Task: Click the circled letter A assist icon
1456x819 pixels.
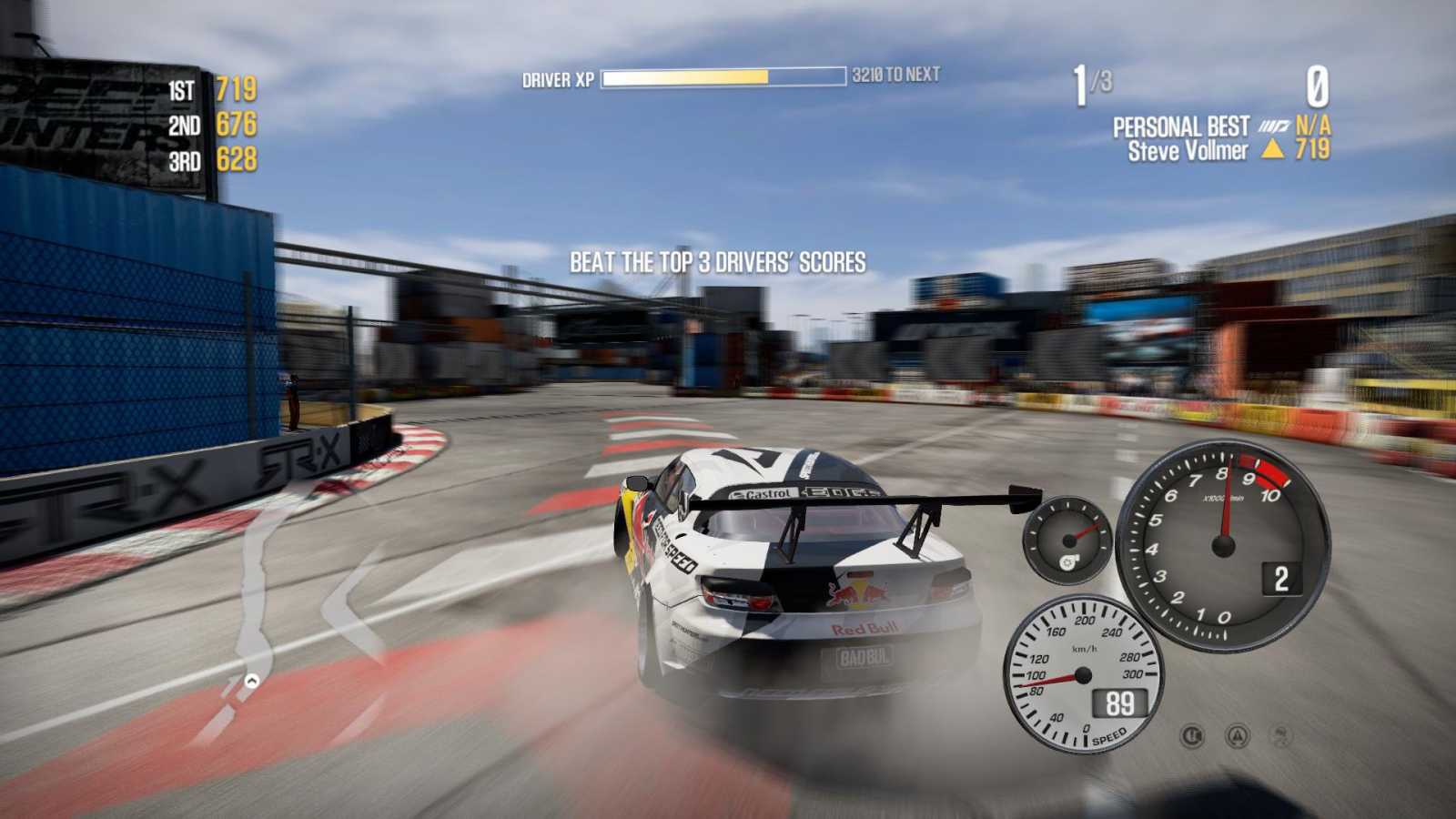Action: coord(1237,735)
